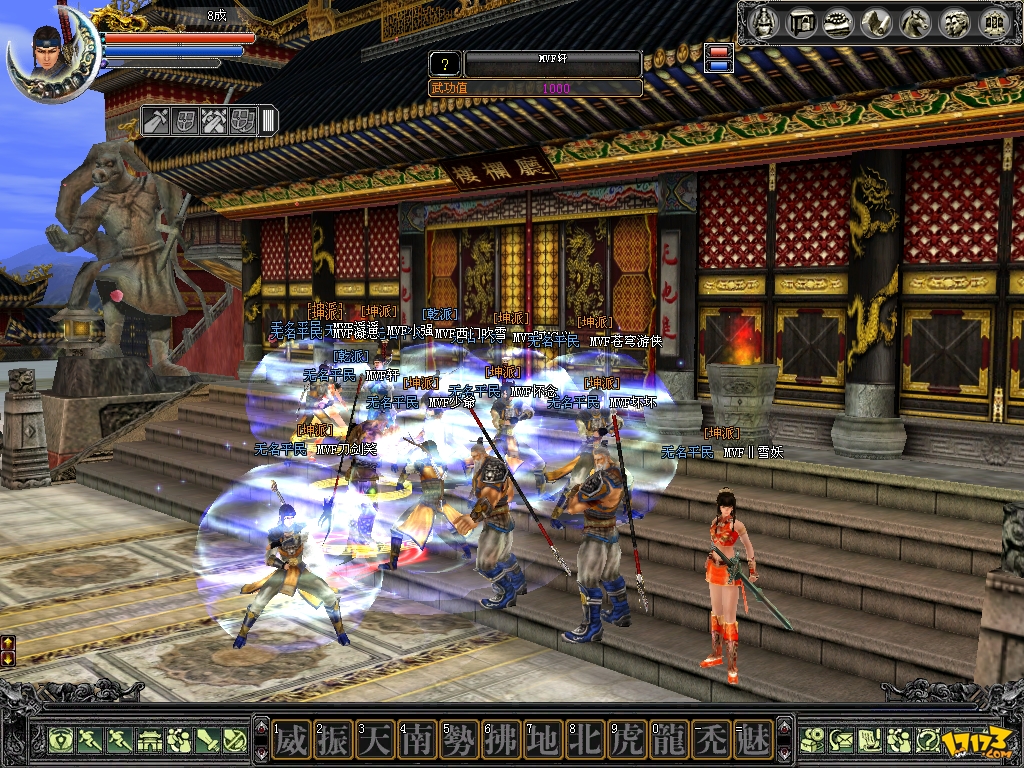Select the 龍 hotbar slot
The height and width of the screenshot is (768, 1024).
(x=668, y=741)
